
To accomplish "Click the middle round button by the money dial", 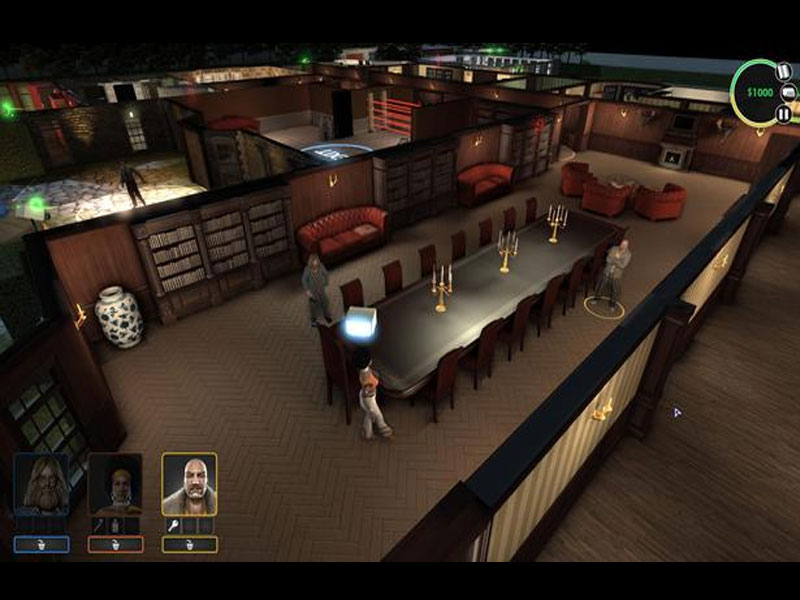I will tap(790, 93).
